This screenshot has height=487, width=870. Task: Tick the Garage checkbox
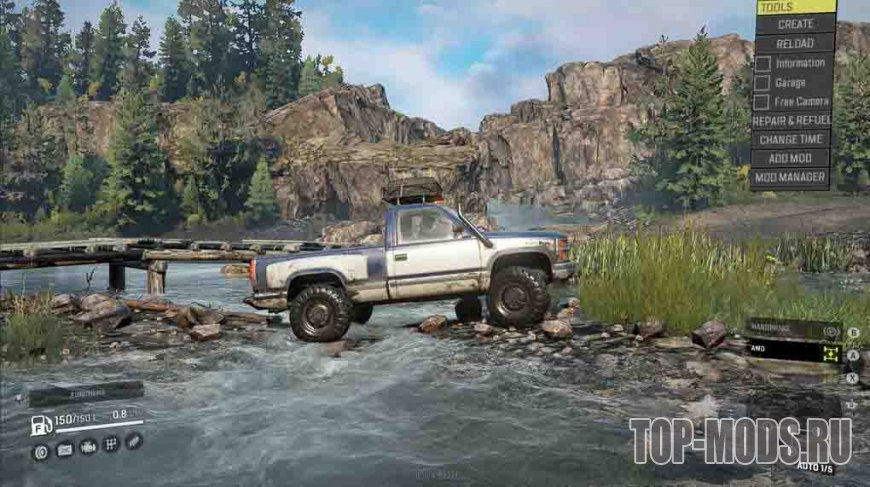point(762,82)
